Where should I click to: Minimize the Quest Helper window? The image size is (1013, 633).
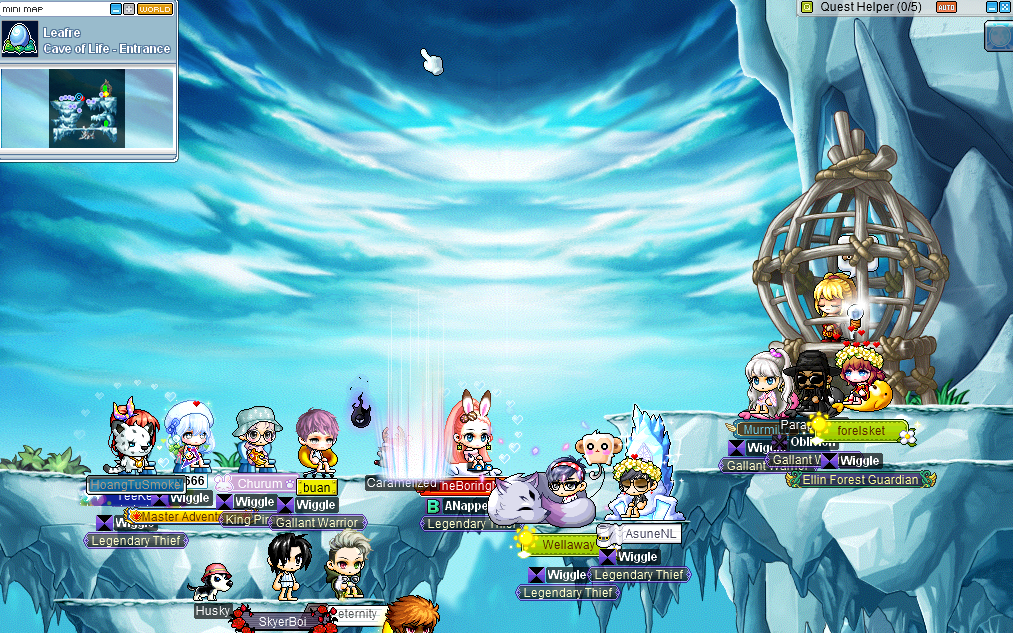[x=989, y=7]
